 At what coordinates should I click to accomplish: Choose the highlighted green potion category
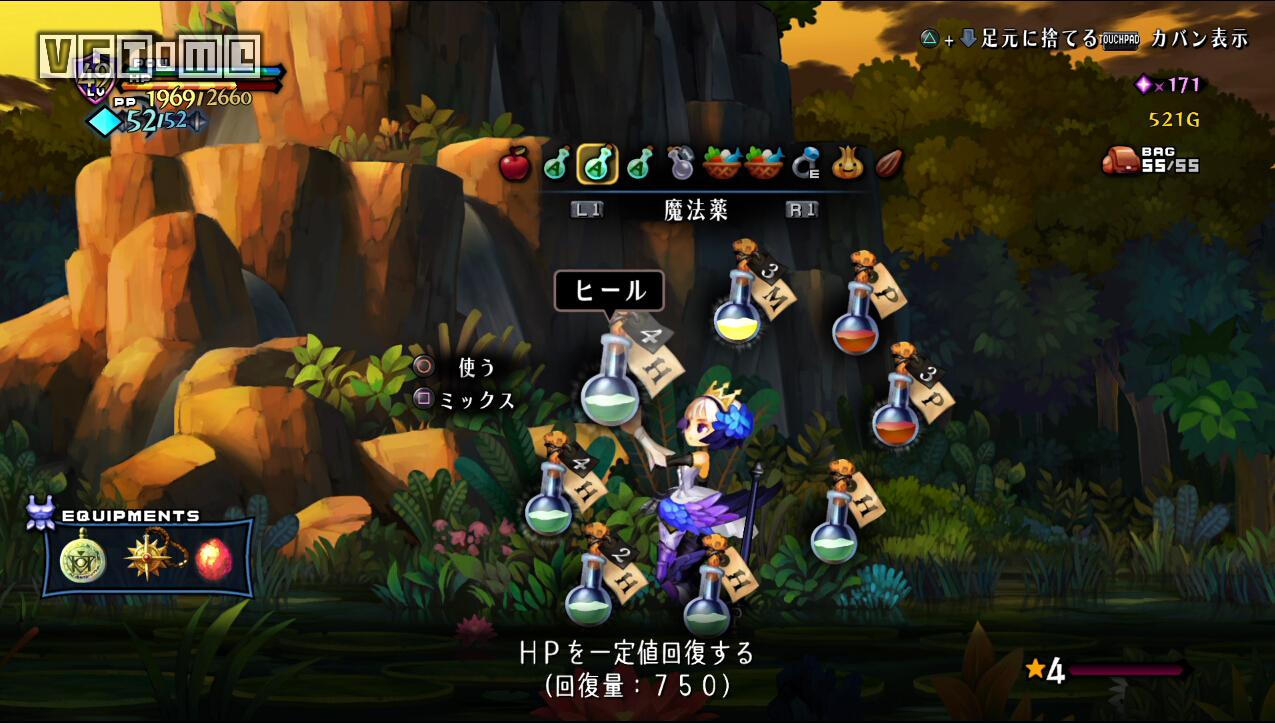pos(597,164)
